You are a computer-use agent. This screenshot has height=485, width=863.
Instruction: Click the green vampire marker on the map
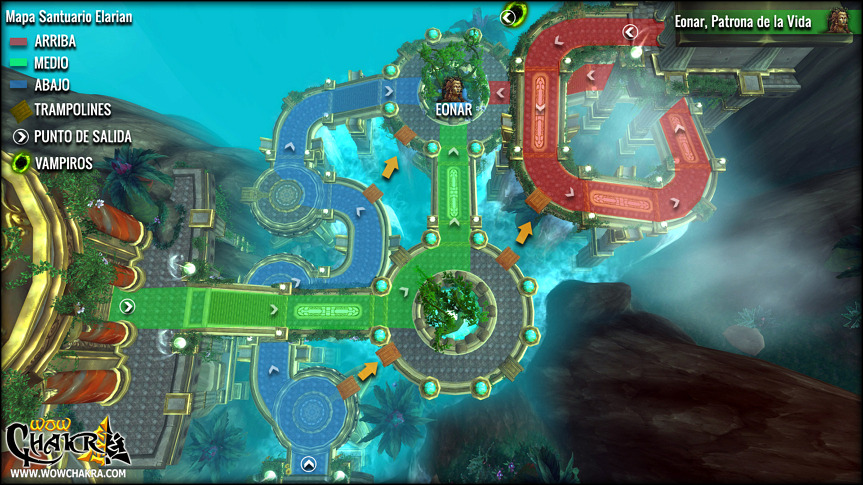514,14
